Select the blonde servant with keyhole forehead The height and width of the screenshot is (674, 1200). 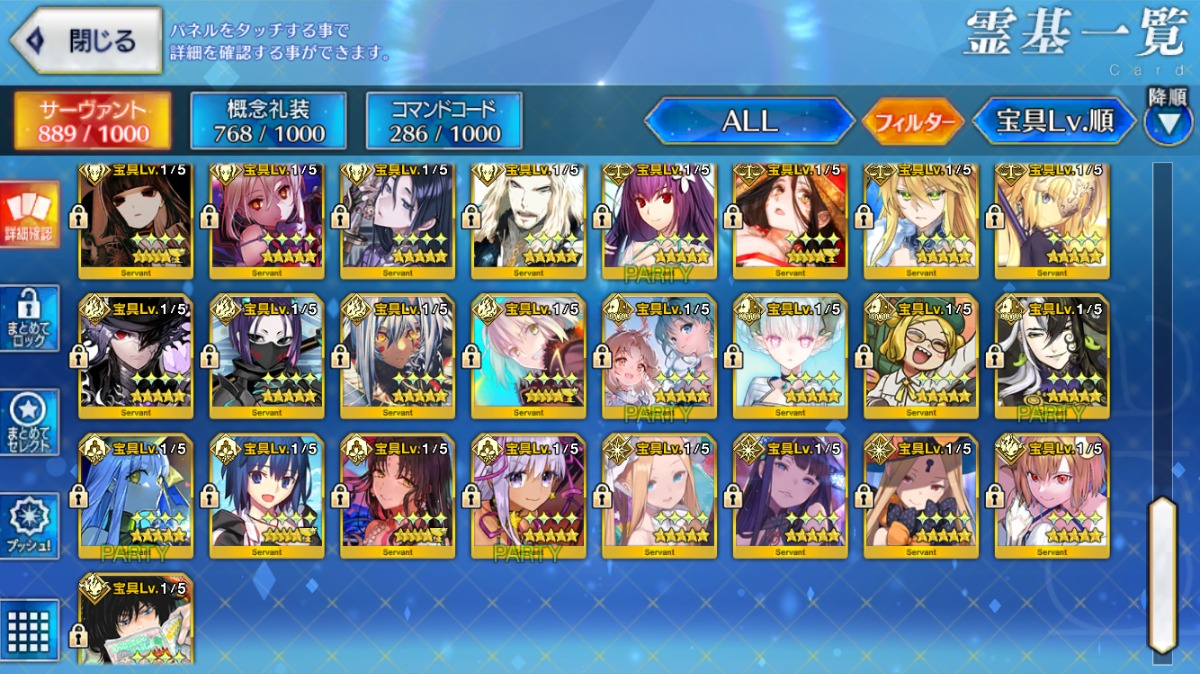click(921, 496)
